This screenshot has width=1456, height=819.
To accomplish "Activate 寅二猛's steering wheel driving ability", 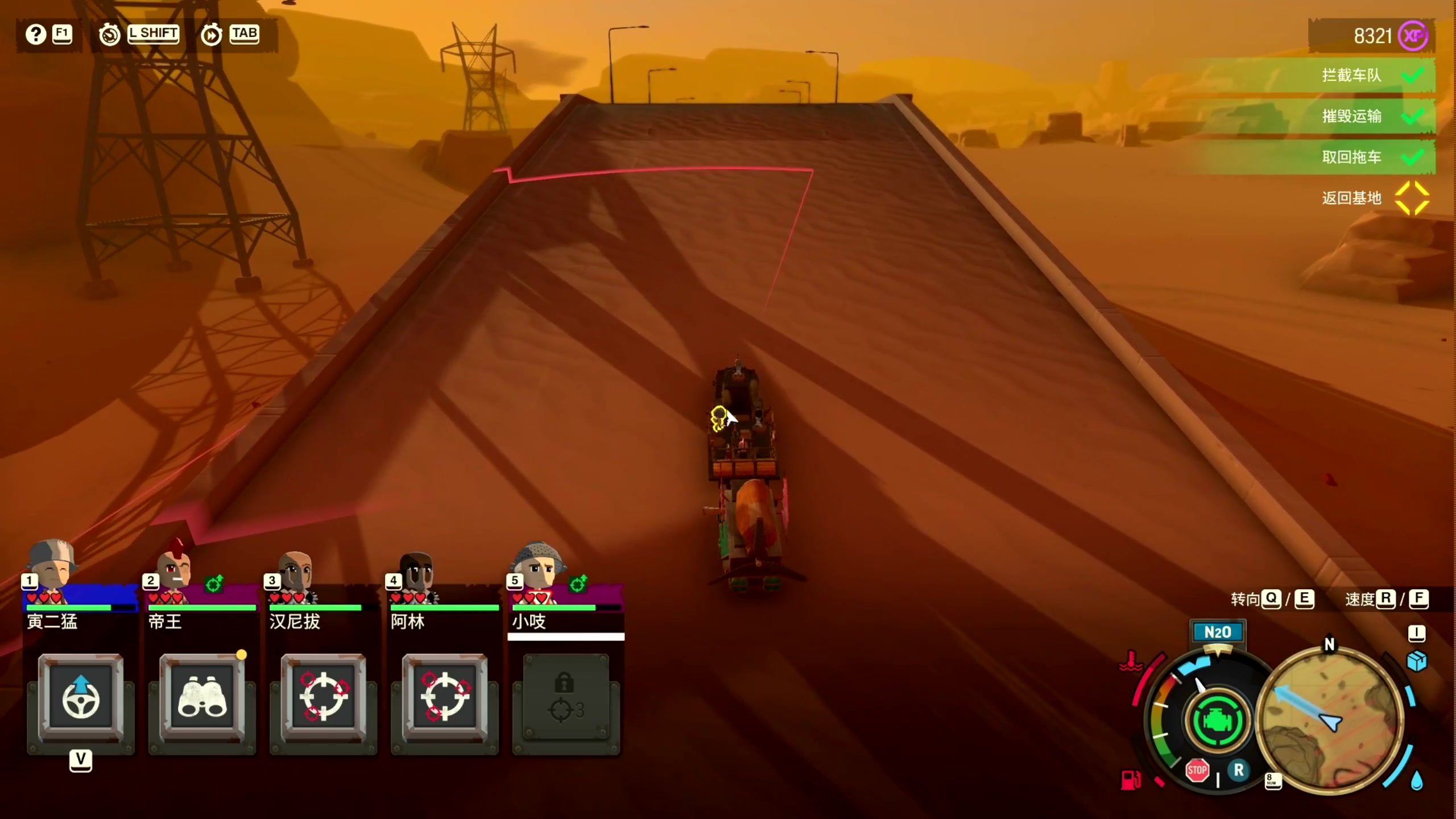I will tap(81, 700).
